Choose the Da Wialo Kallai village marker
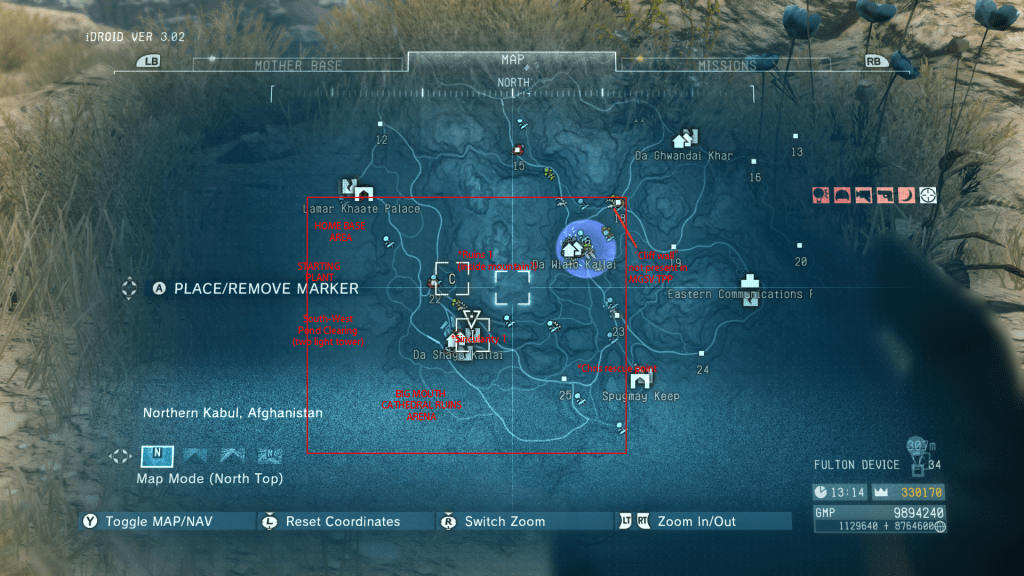The height and width of the screenshot is (576, 1024). point(573,247)
